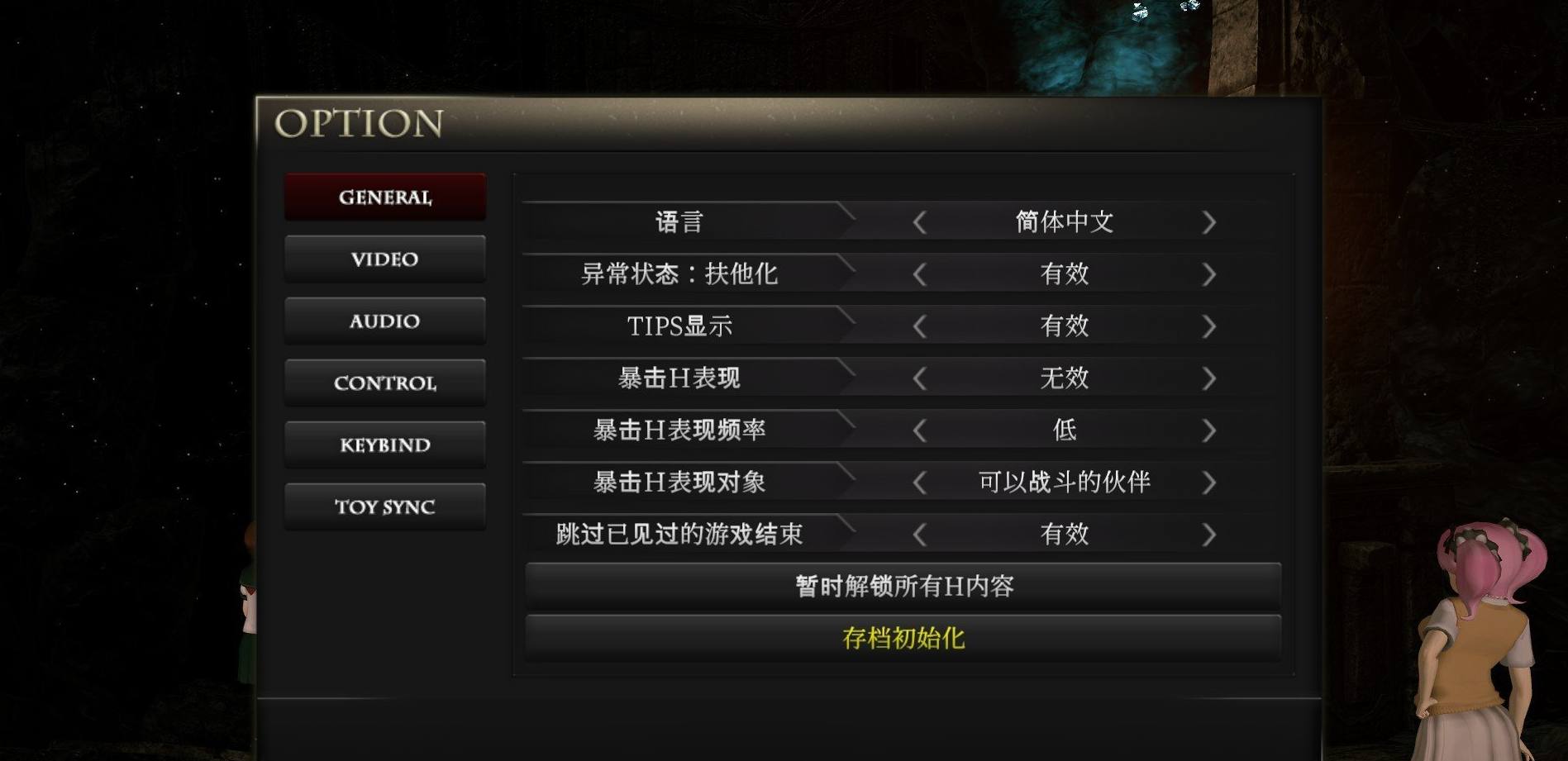Toggle 异常状态：扶他化 with the right arrow

pos(1211,273)
